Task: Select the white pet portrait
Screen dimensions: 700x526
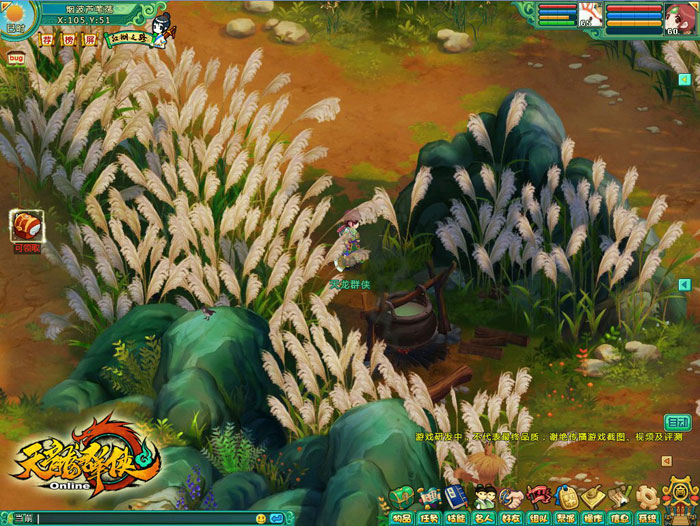Action: 590,17
